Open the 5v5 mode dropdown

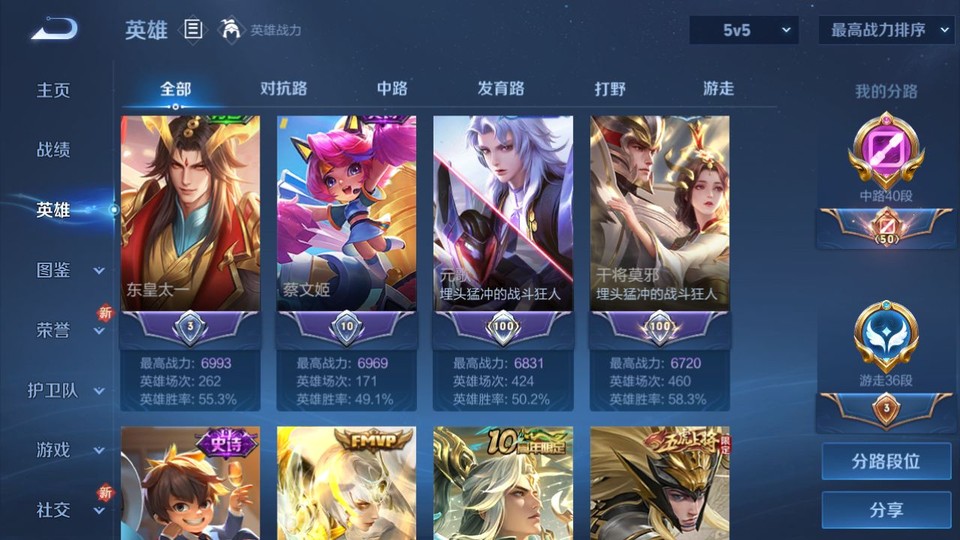coord(744,30)
